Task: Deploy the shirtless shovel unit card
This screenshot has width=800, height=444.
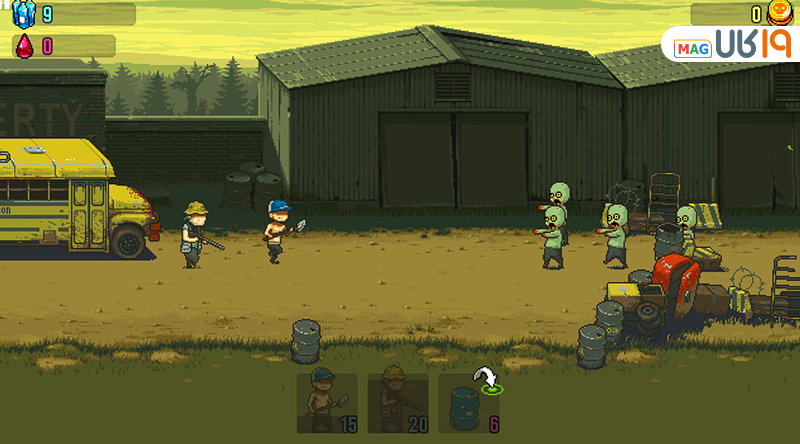Action: 327,404
